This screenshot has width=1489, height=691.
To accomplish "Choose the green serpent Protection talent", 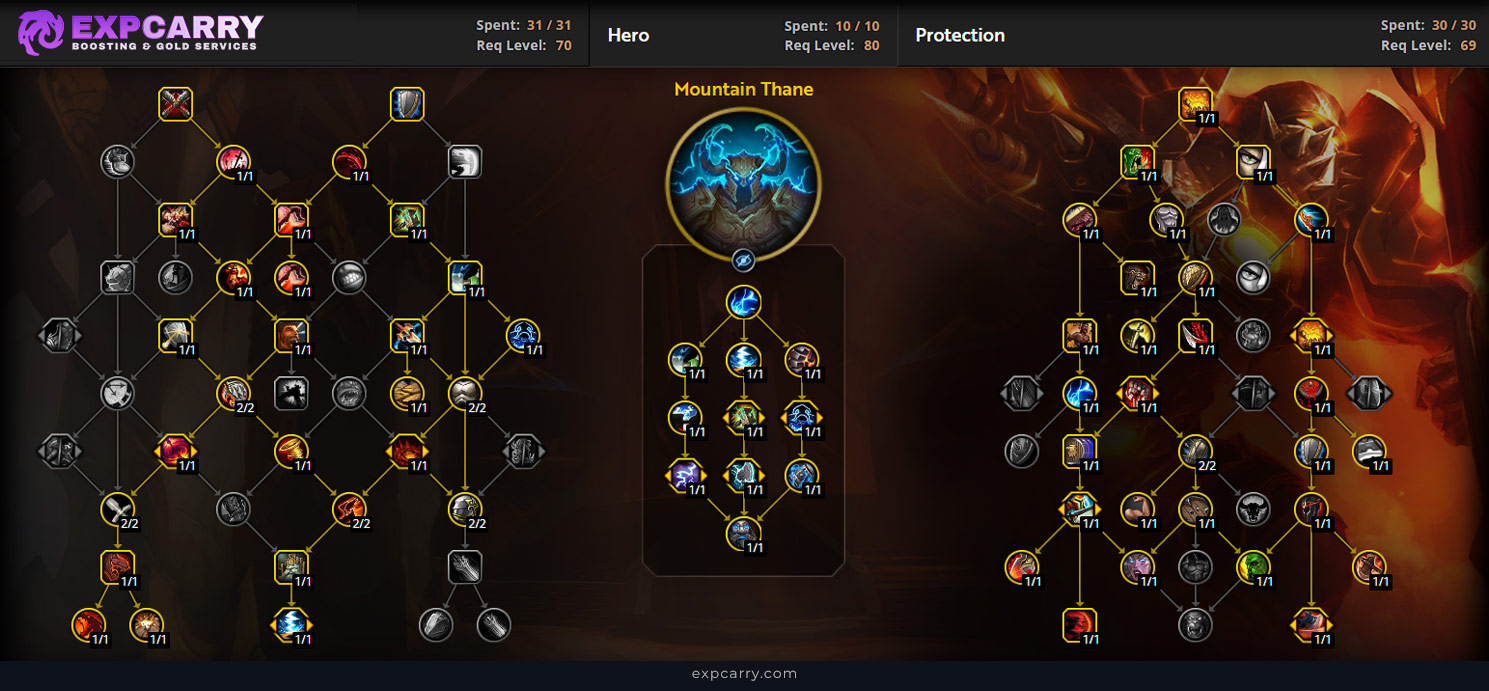I will click(x=1137, y=161).
